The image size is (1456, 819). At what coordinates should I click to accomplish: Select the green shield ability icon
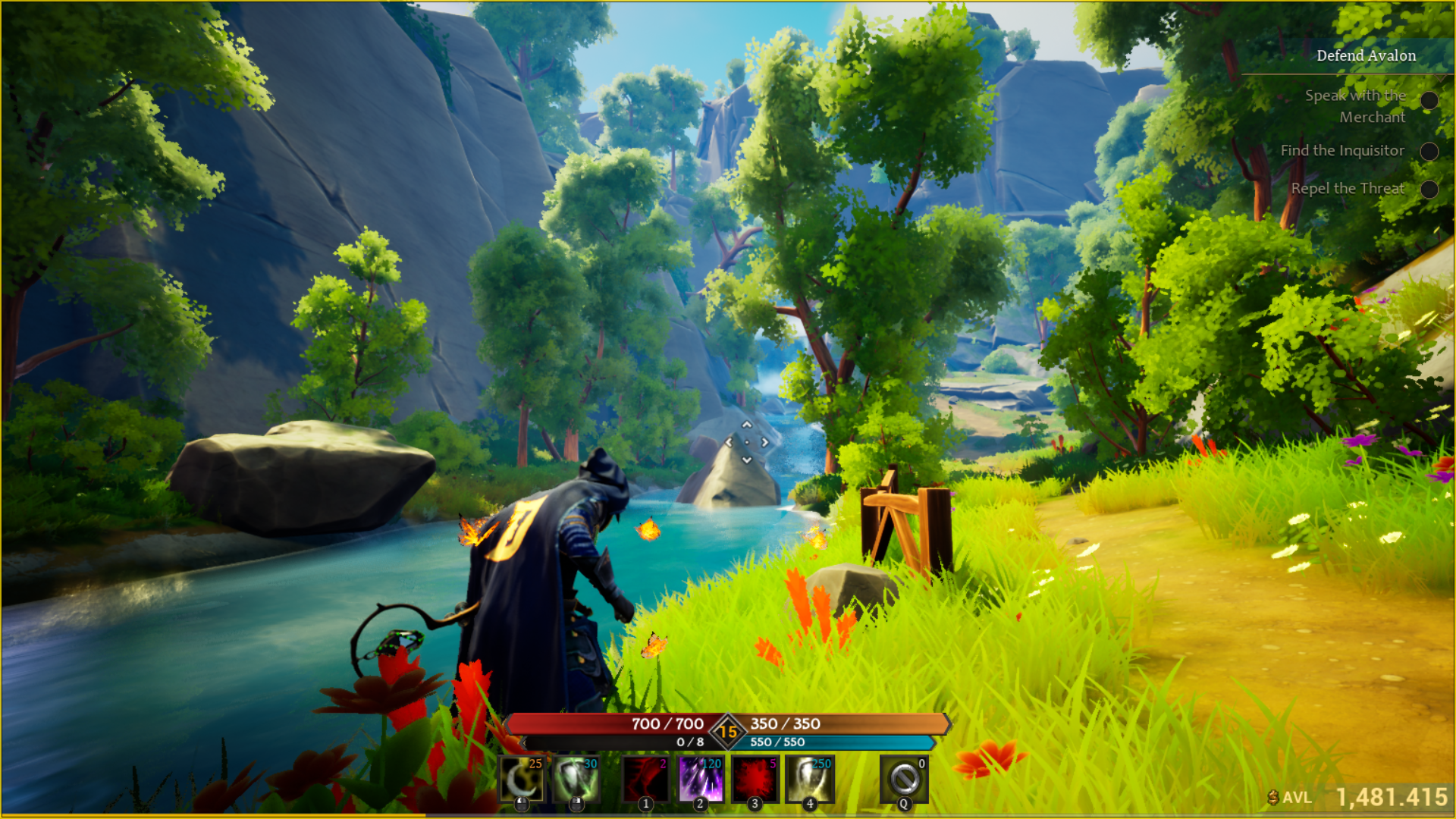[x=576, y=780]
